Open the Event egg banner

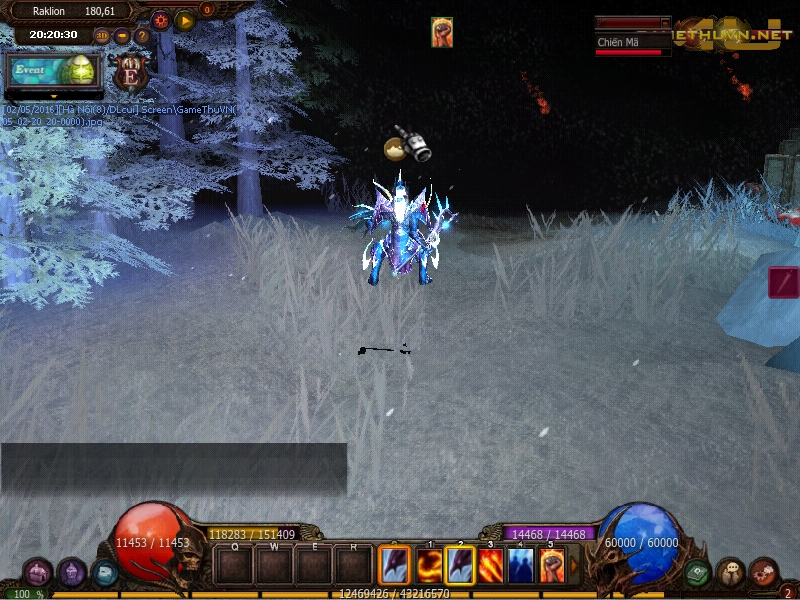point(54,70)
